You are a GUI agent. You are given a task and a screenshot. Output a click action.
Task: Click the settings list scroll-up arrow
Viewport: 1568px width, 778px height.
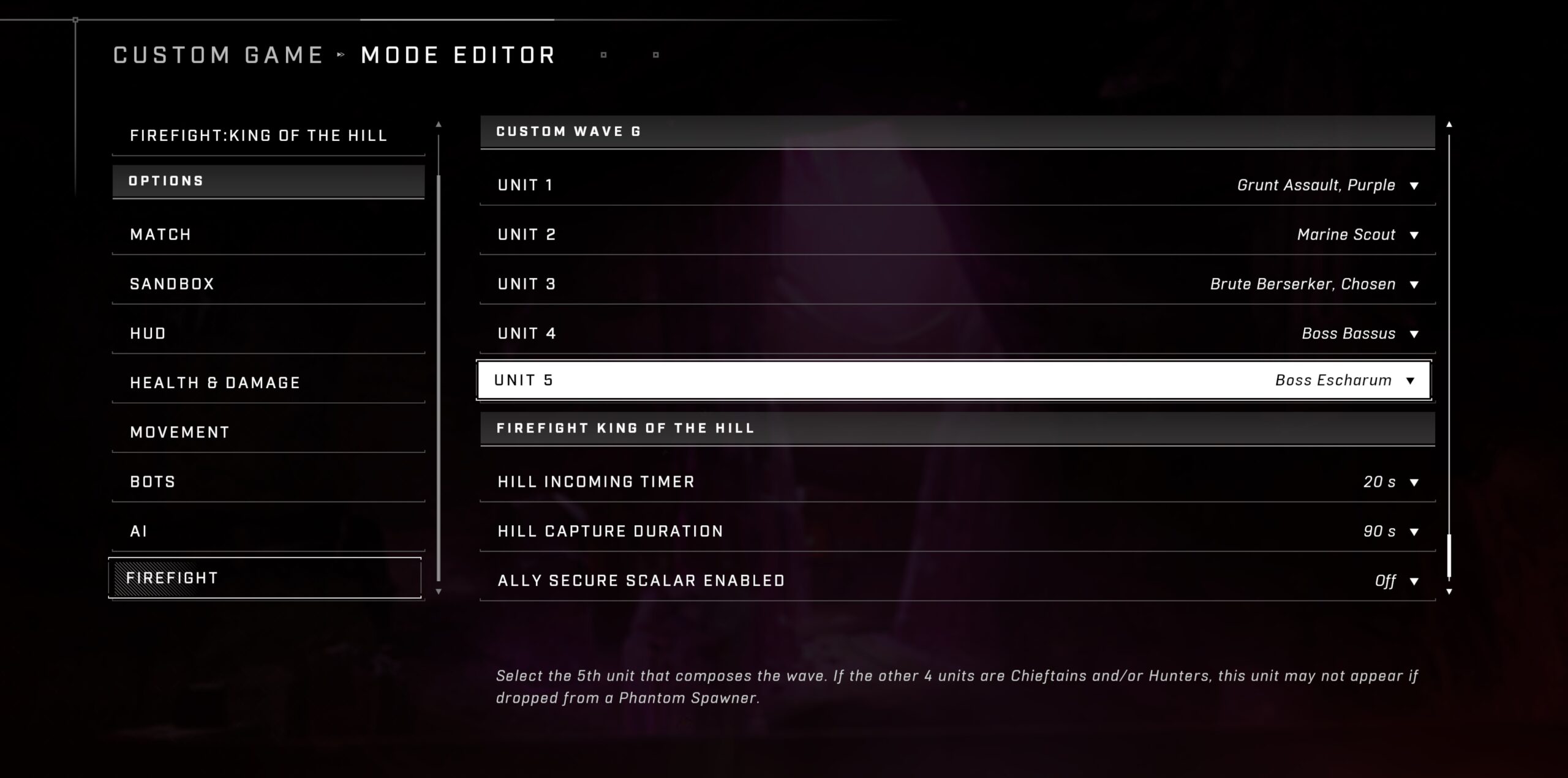pos(1449,125)
